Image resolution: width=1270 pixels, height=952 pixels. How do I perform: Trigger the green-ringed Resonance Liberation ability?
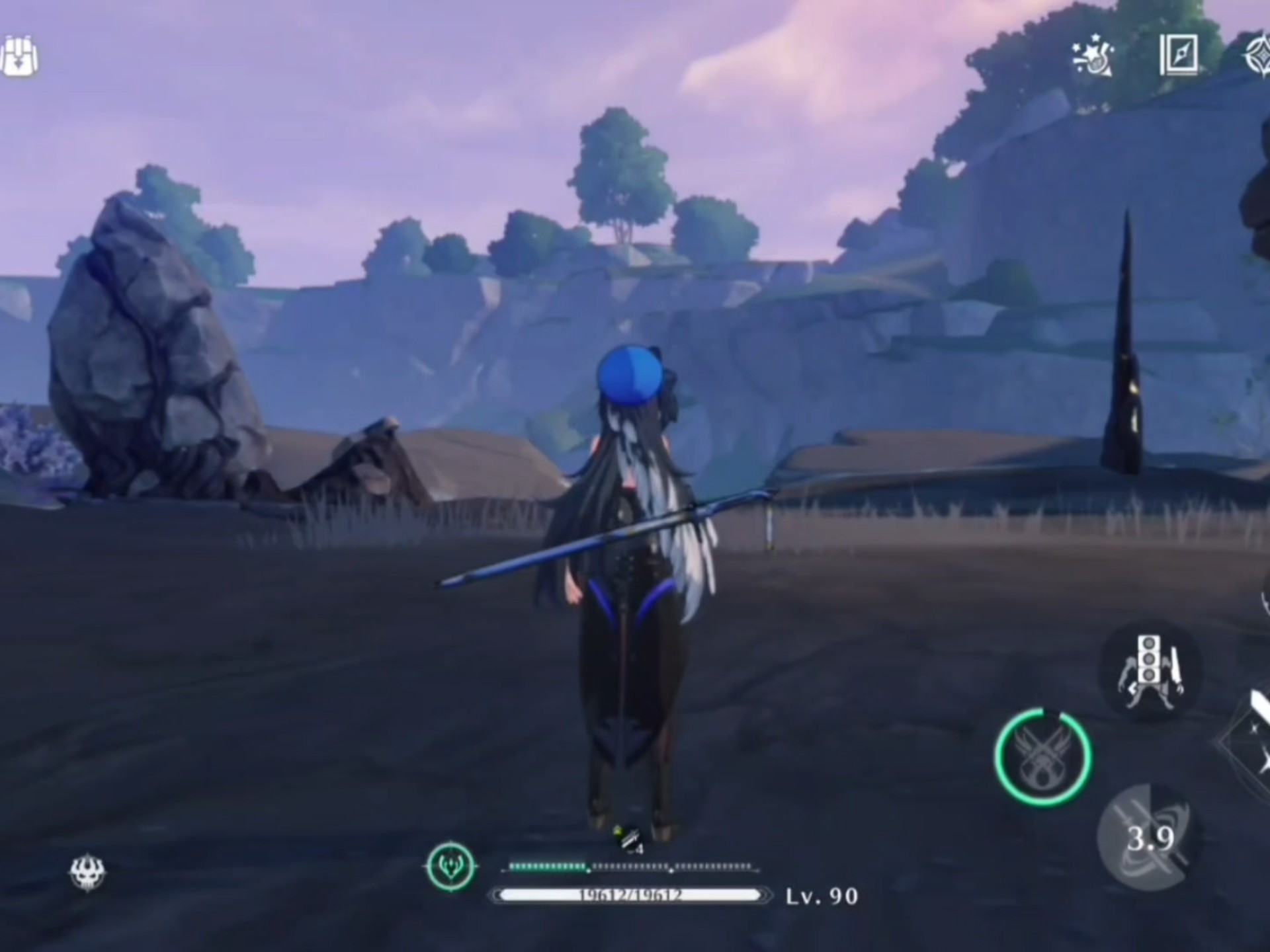[x=1042, y=756]
